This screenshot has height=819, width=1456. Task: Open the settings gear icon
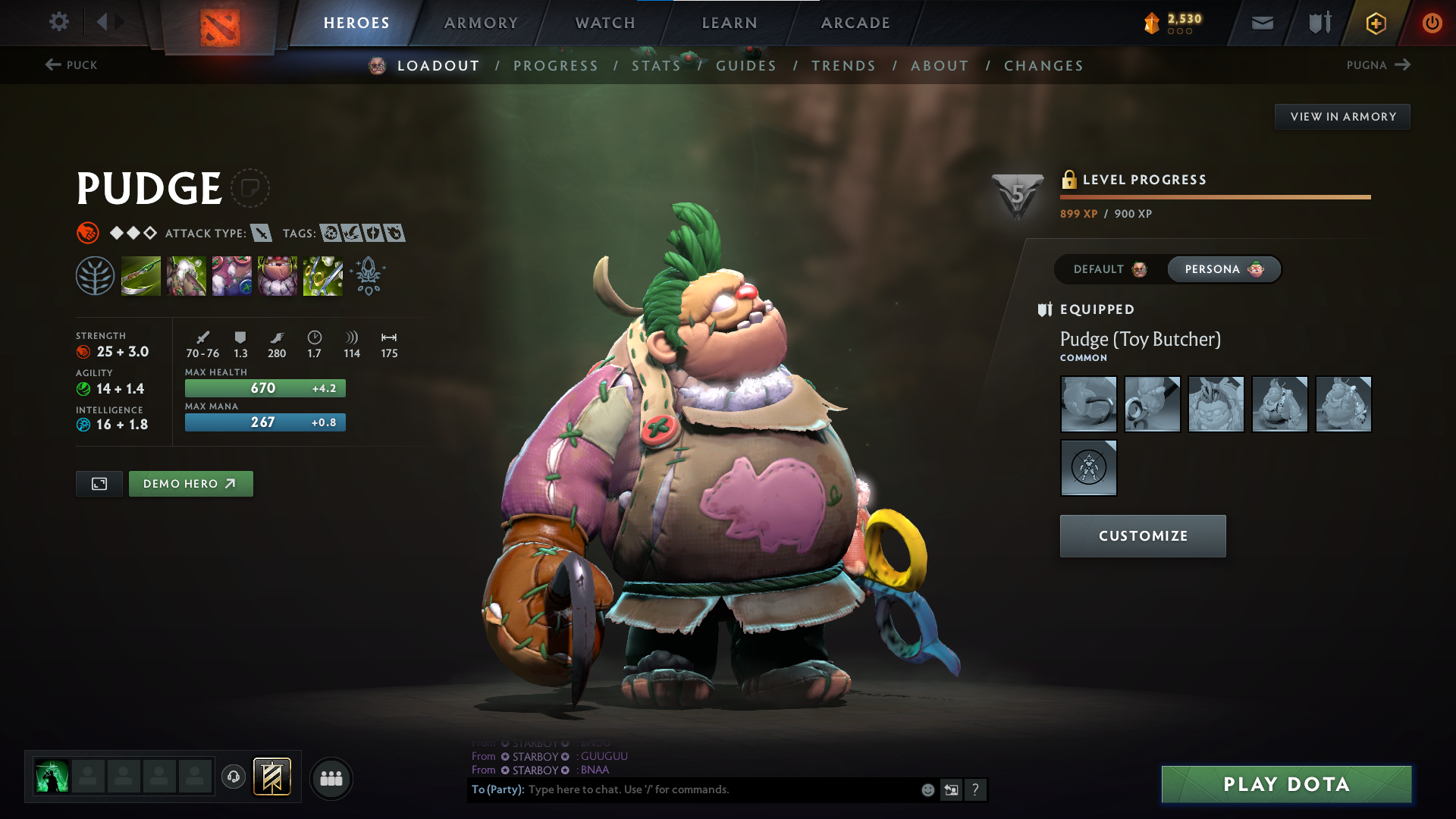click(58, 22)
